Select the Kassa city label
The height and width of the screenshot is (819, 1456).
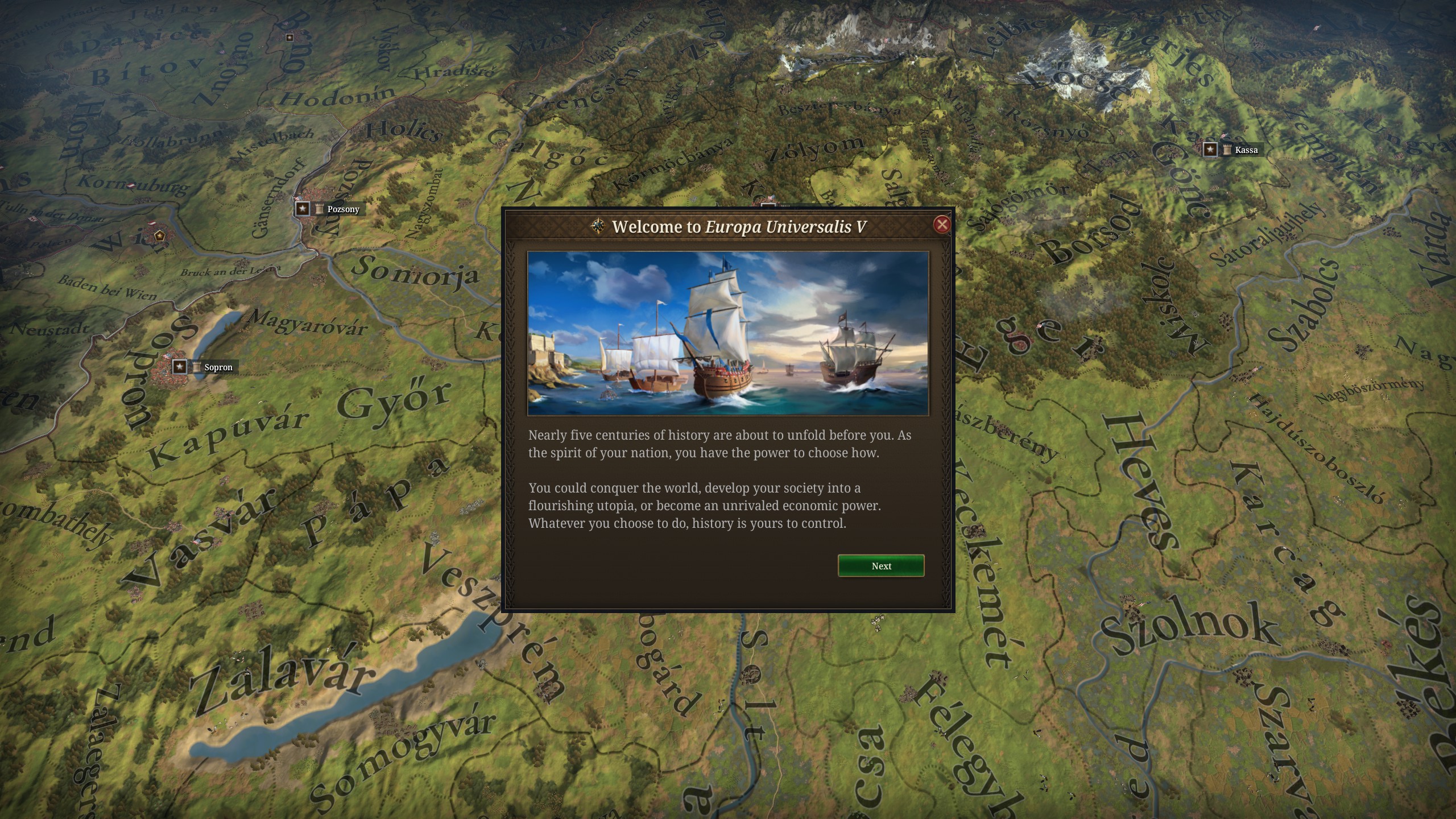(x=1246, y=150)
